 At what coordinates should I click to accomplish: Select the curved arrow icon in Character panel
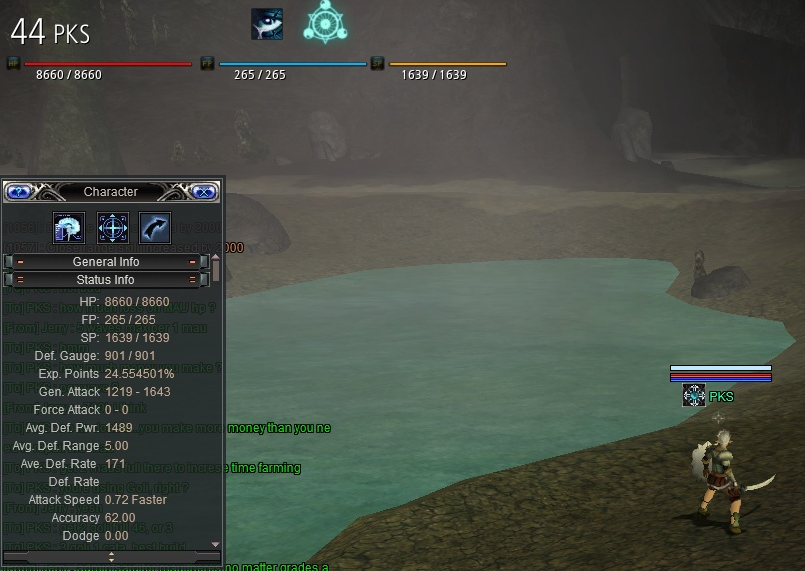[x=155, y=228]
